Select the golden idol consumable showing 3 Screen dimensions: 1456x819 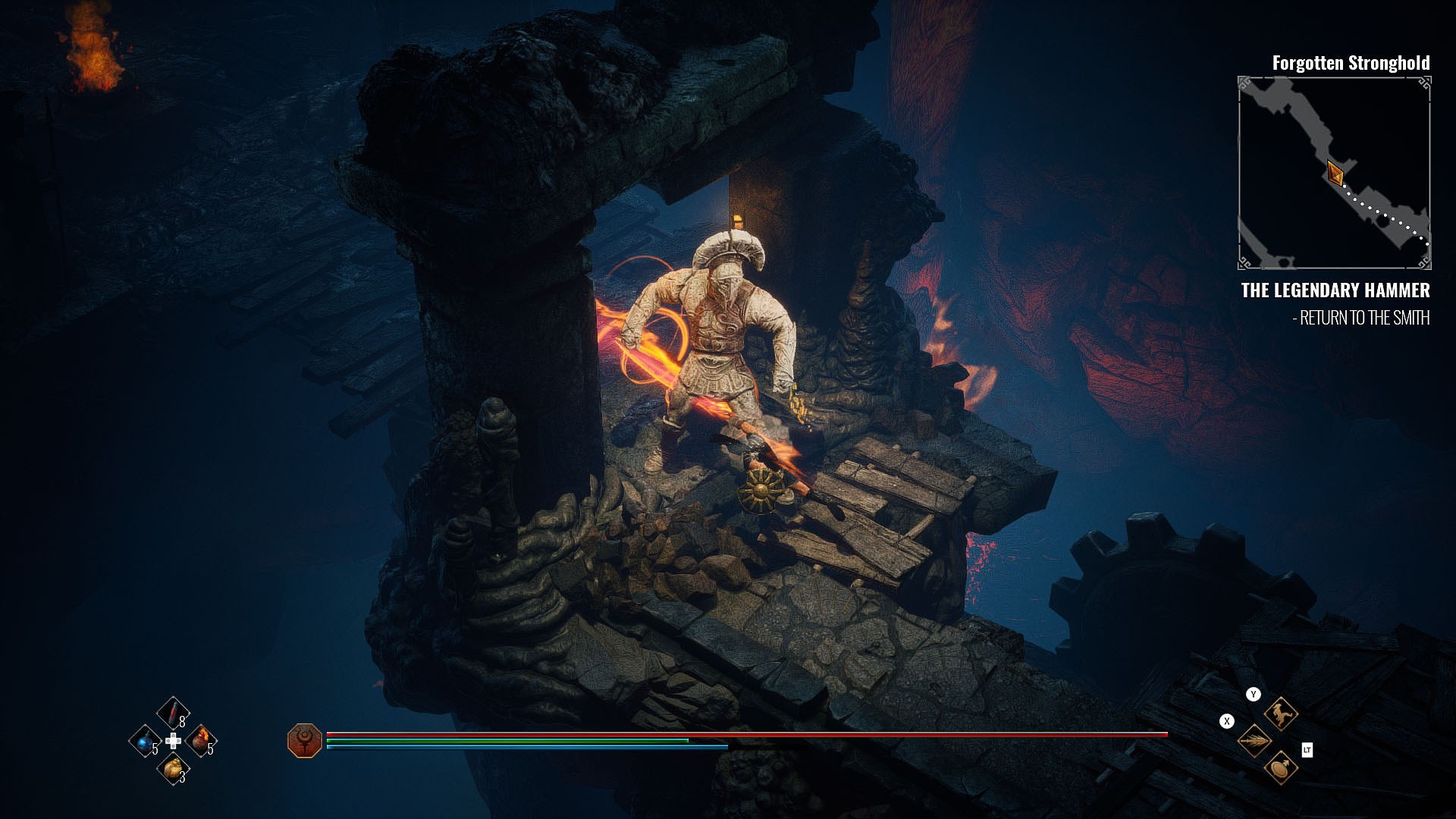(173, 770)
